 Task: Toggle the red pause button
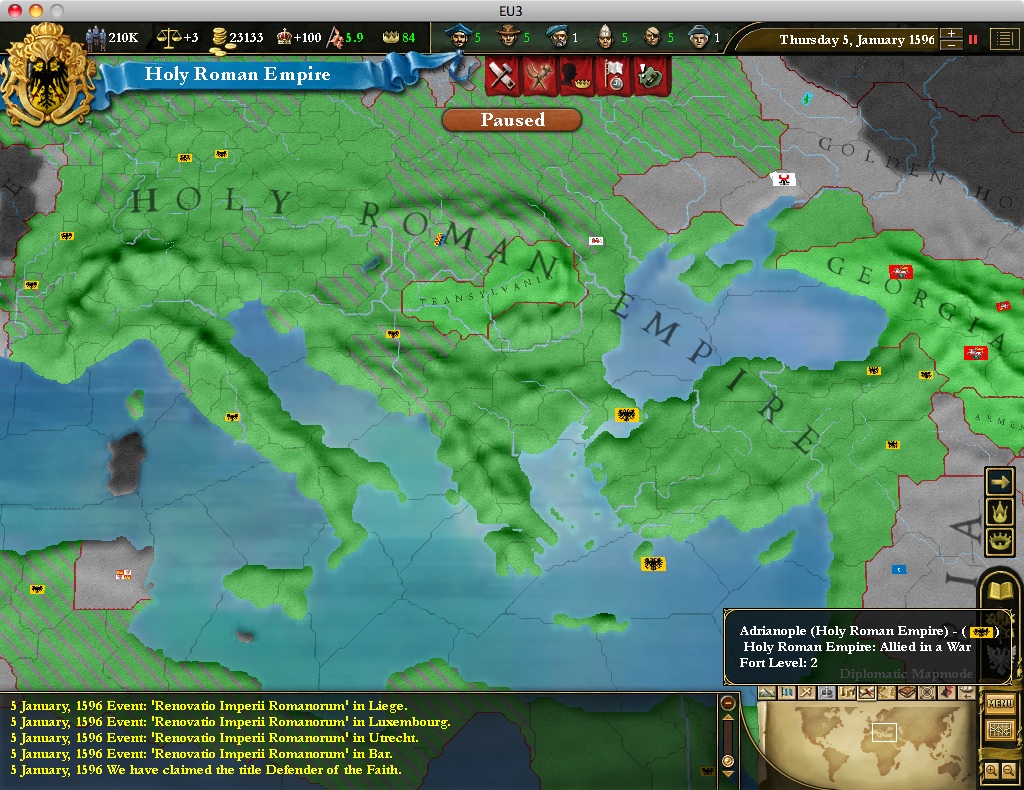click(973, 40)
